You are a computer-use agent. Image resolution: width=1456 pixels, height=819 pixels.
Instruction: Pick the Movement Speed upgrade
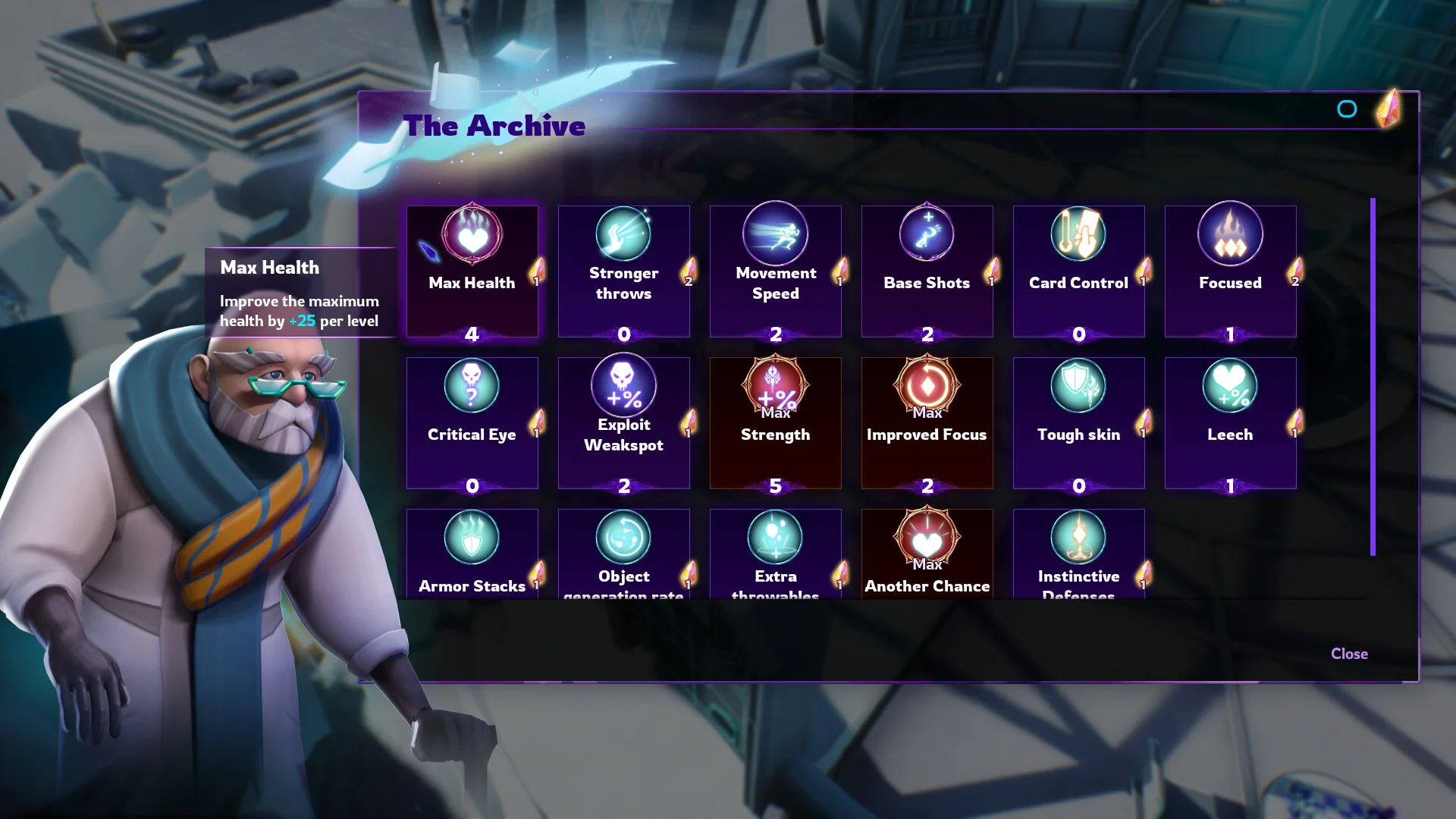(775, 271)
